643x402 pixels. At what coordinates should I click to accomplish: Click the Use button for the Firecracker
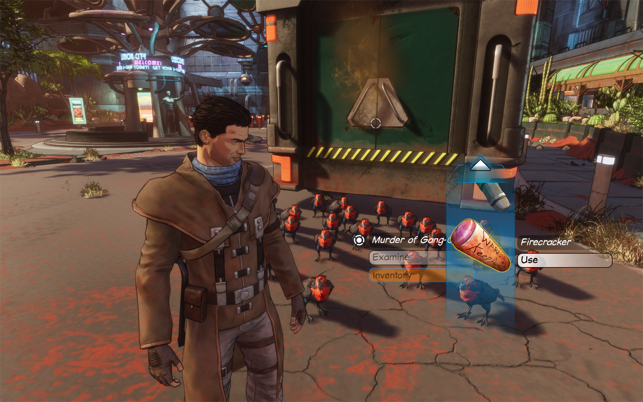point(563,260)
